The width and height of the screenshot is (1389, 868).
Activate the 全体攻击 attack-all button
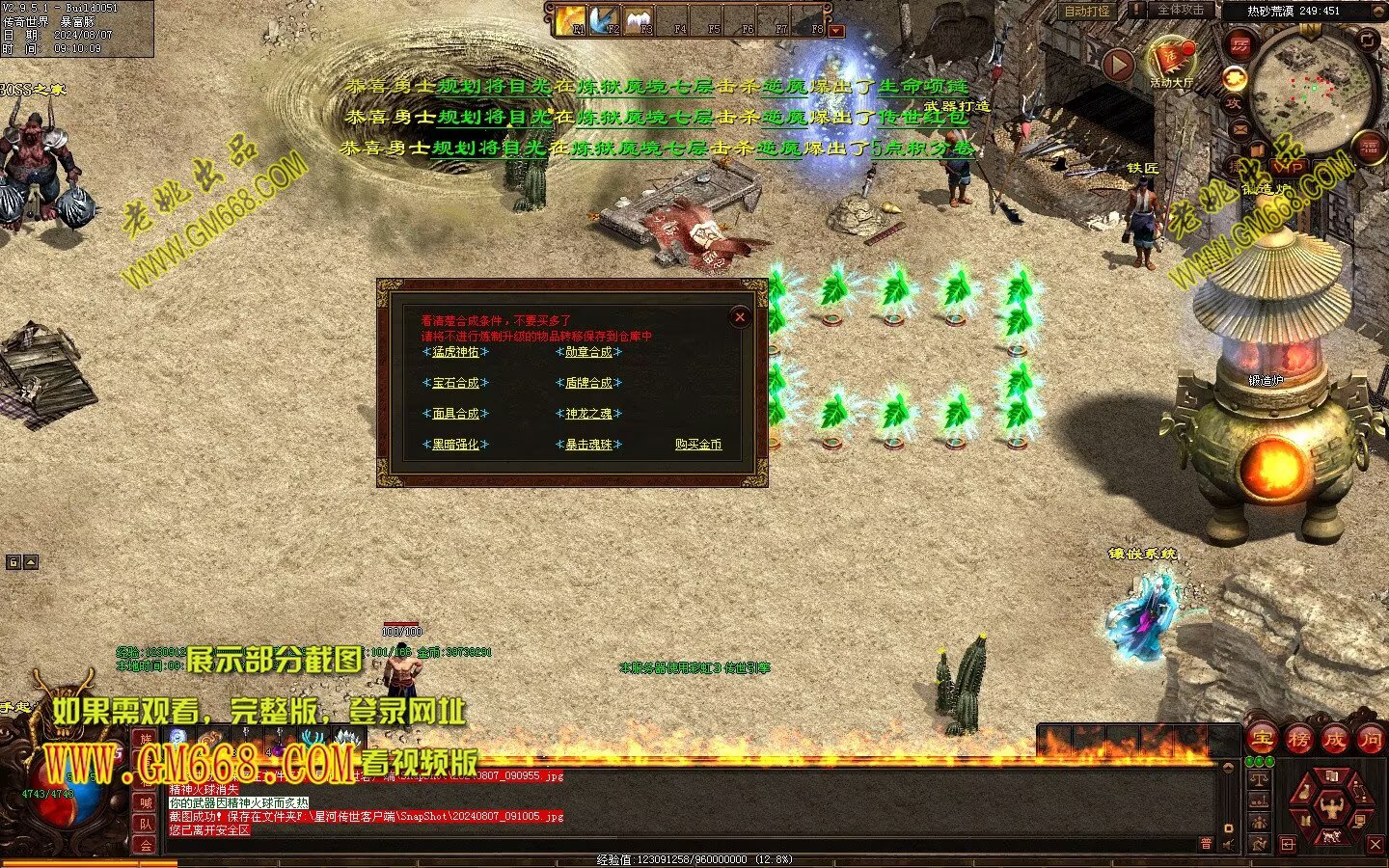(x=1181, y=11)
